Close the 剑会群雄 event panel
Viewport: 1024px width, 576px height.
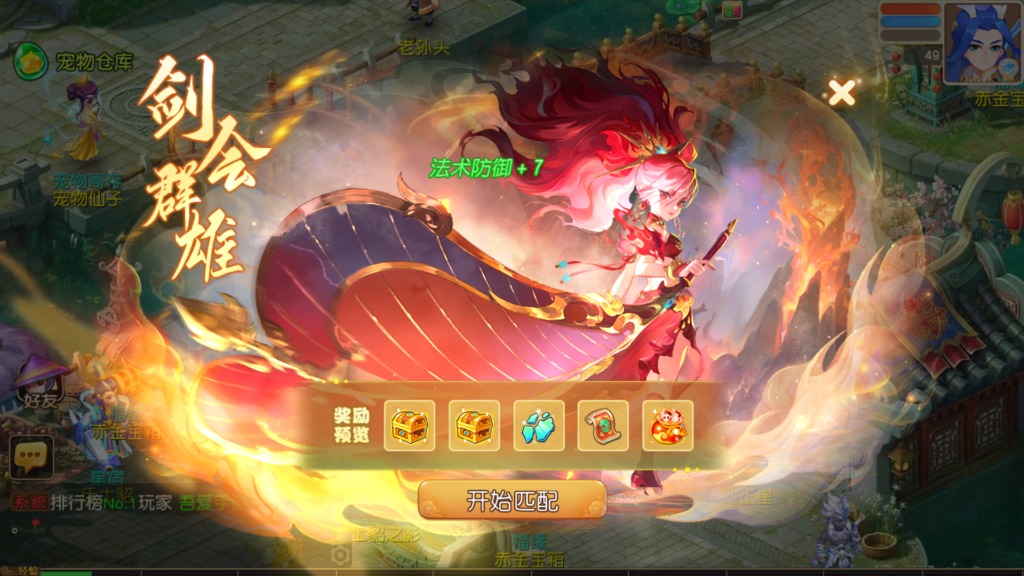click(842, 93)
